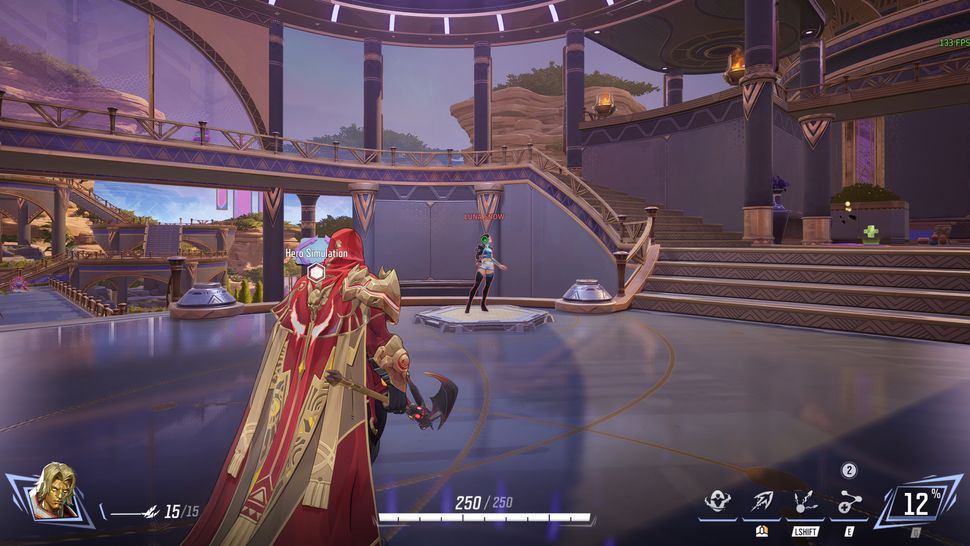The image size is (970, 546).
Task: Click the ultimate ability charge gauge
Action: pos(916,501)
